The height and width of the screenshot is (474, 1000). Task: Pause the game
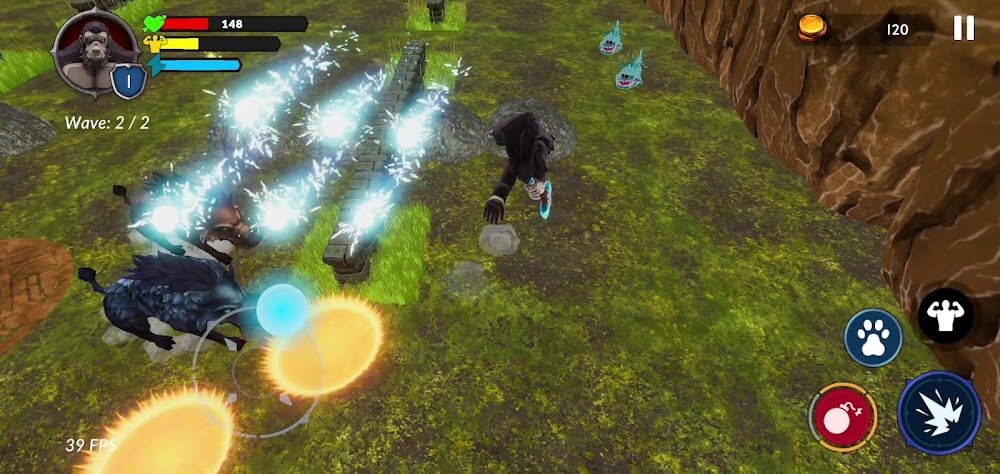pyautogui.click(x=963, y=28)
